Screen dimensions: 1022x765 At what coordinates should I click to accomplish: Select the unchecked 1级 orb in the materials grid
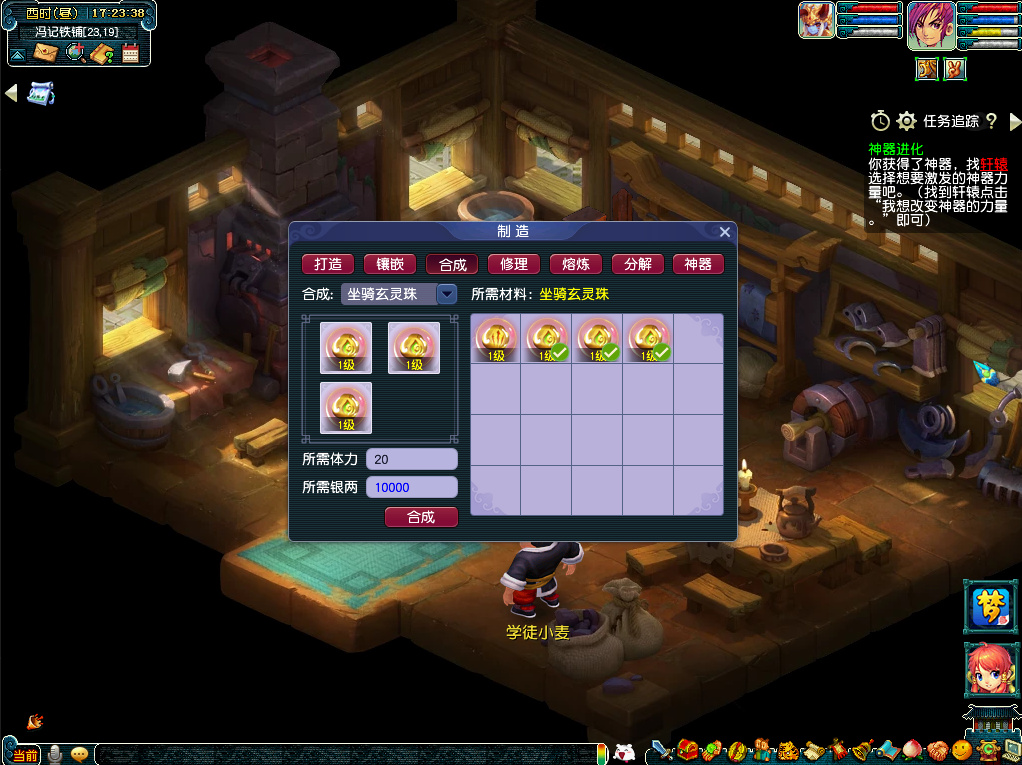[496, 340]
